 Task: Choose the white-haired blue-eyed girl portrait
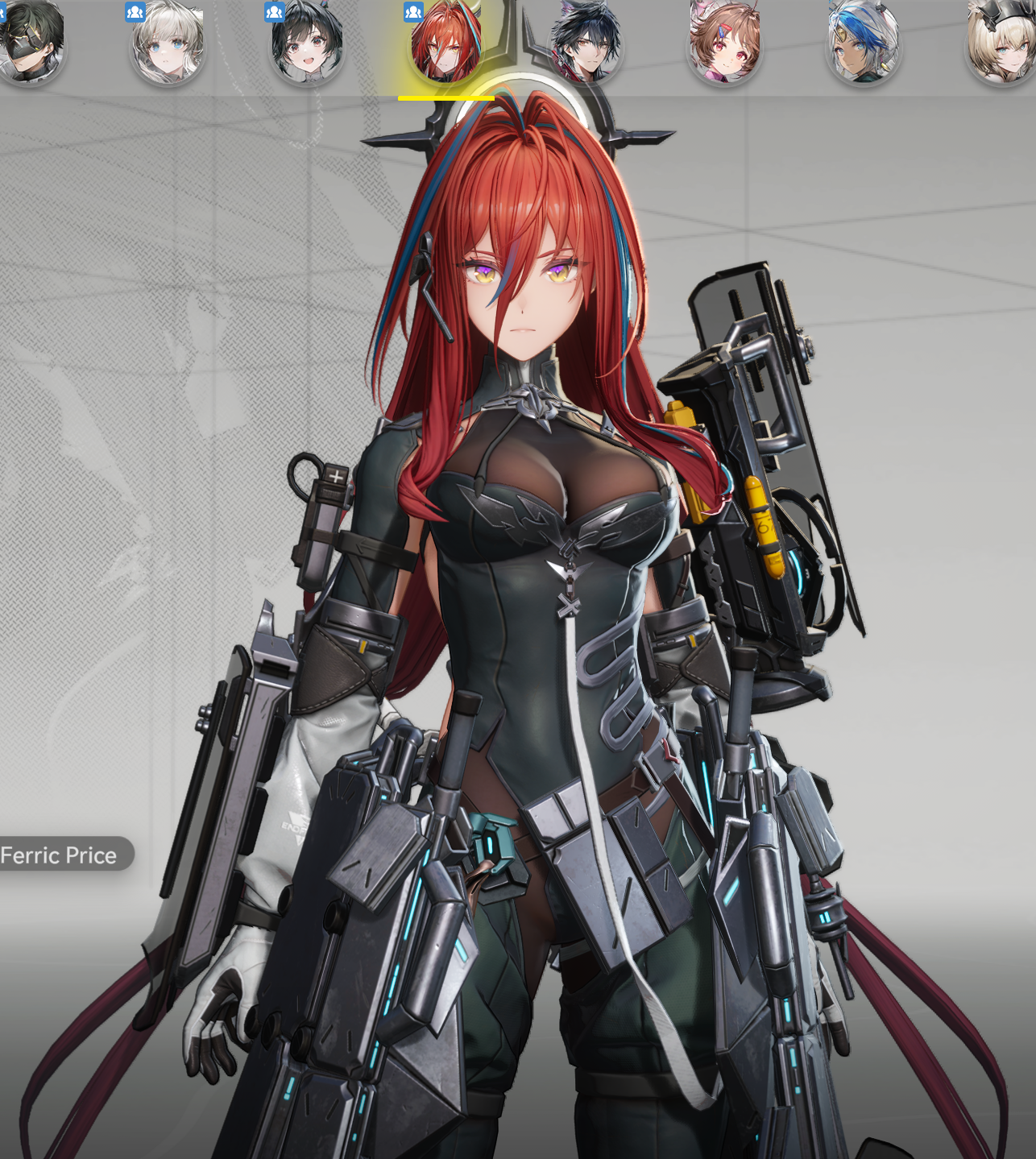168,43
